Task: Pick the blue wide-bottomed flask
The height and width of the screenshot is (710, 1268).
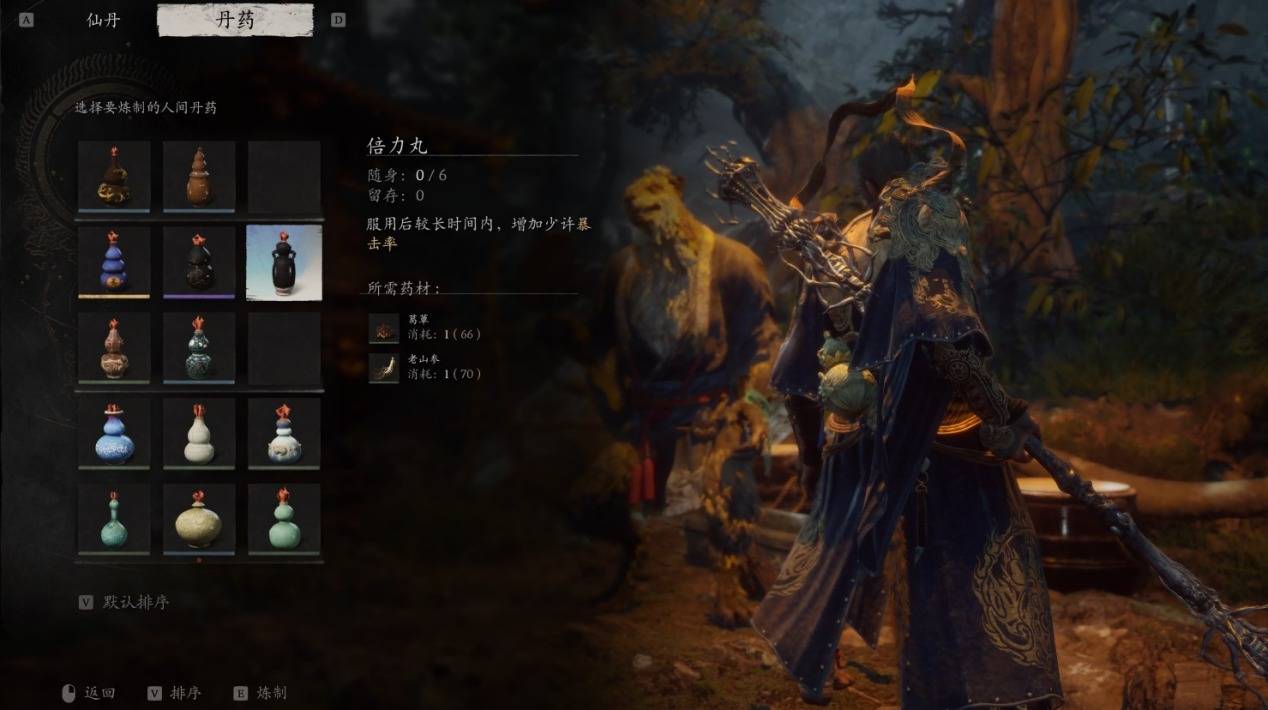Action: point(114,432)
